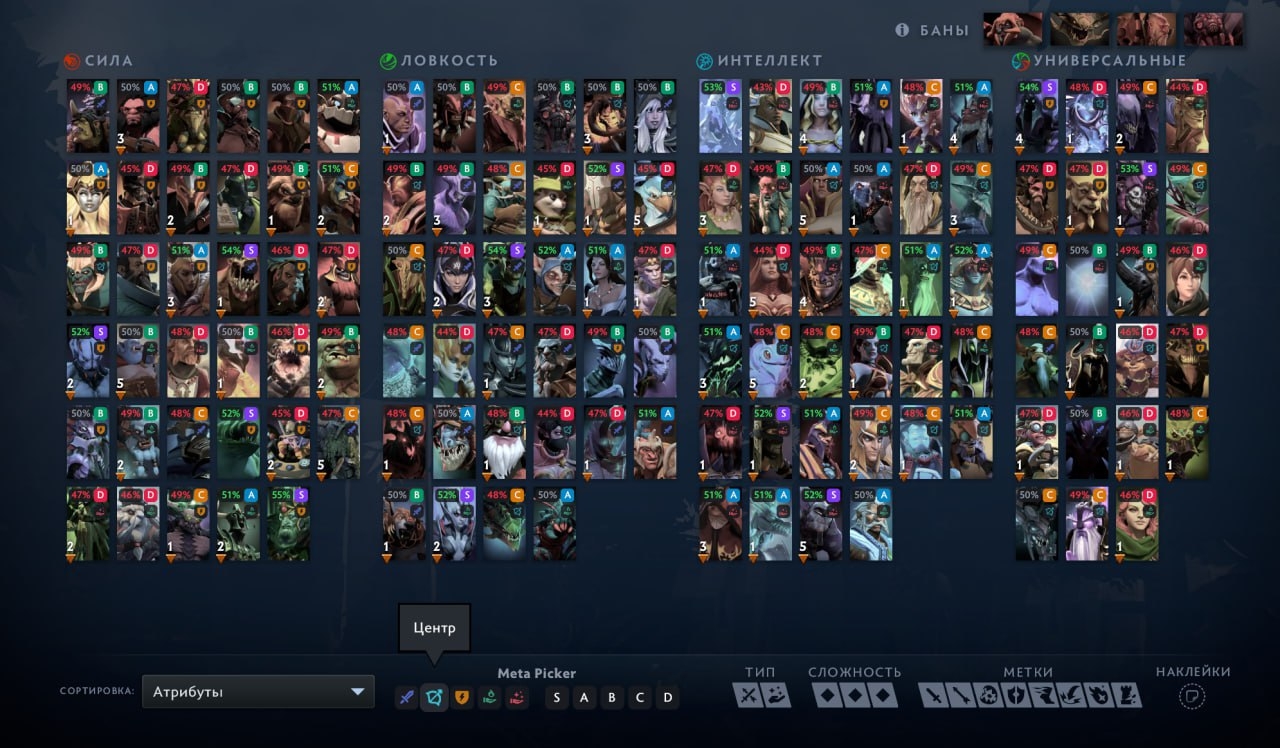Open the Атрибуты sorting dropdown
The width and height of the screenshot is (1280, 748).
point(255,691)
